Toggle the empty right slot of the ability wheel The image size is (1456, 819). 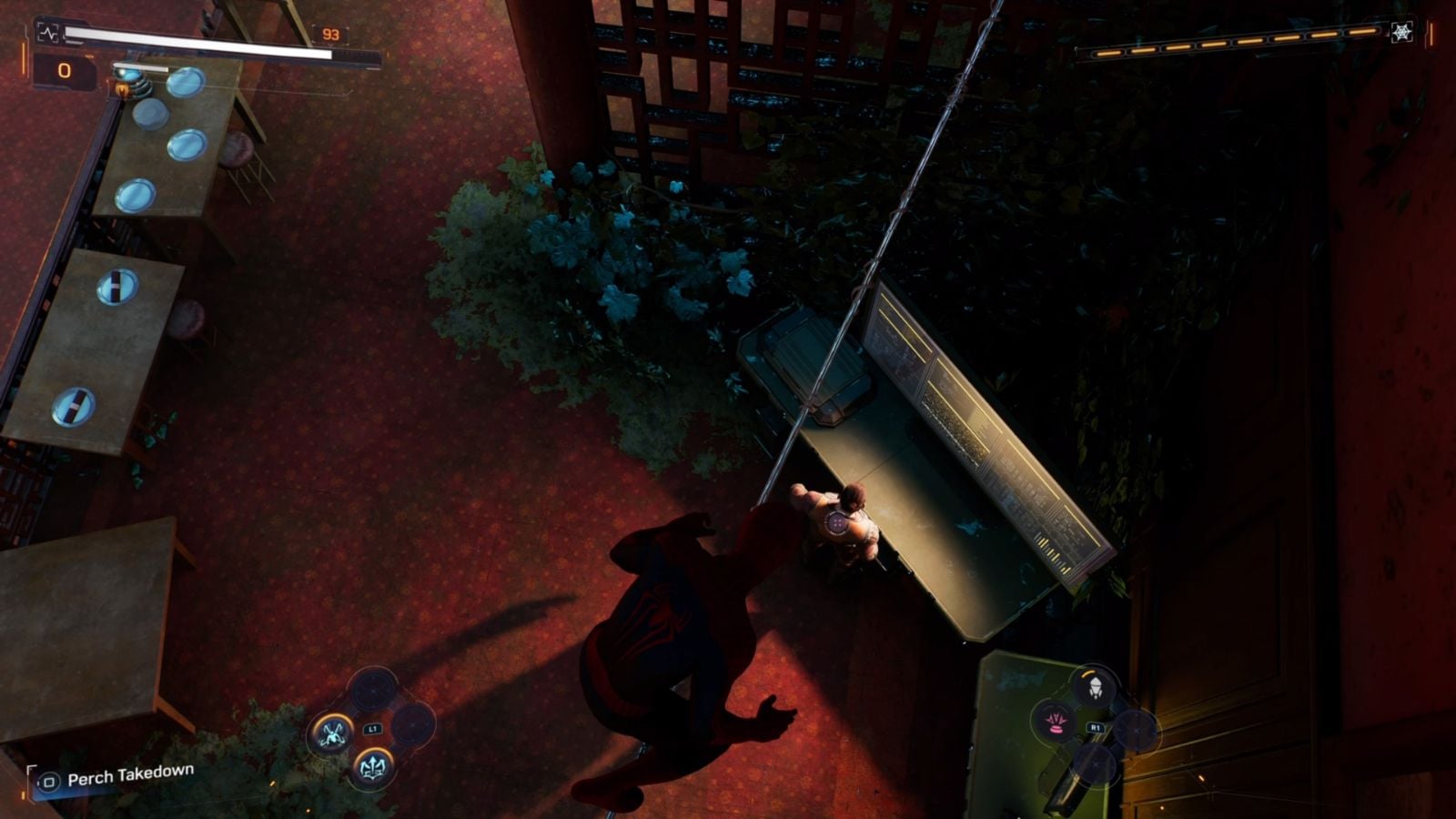[x=1136, y=731]
